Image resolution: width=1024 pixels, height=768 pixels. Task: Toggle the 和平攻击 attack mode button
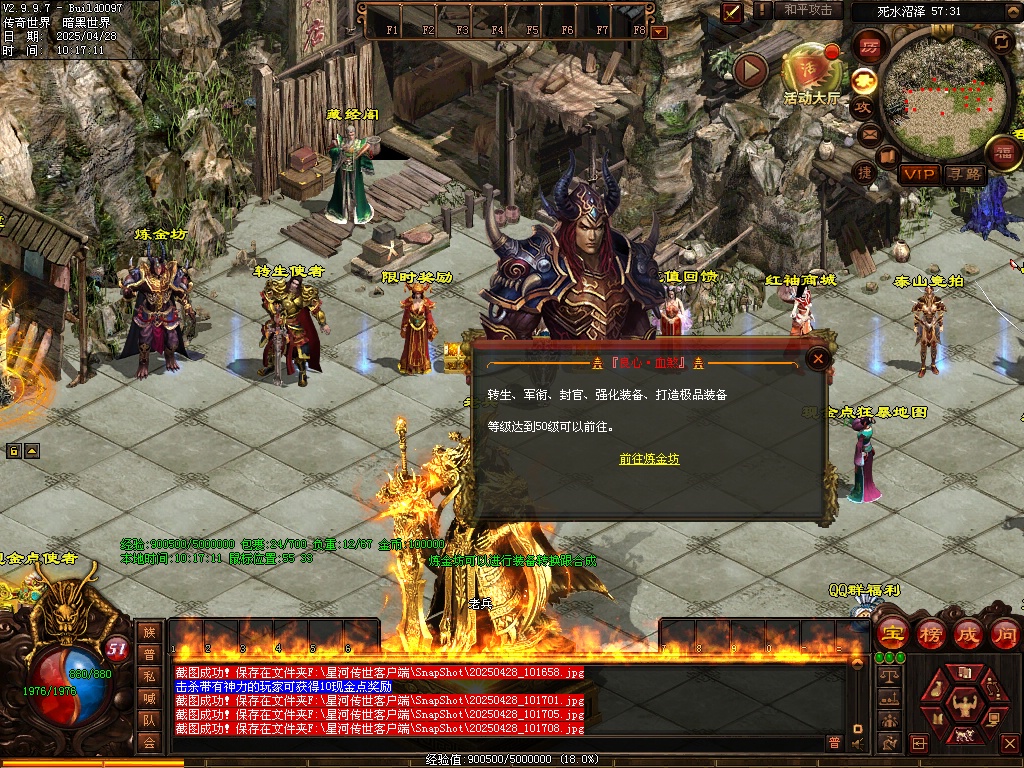click(808, 10)
